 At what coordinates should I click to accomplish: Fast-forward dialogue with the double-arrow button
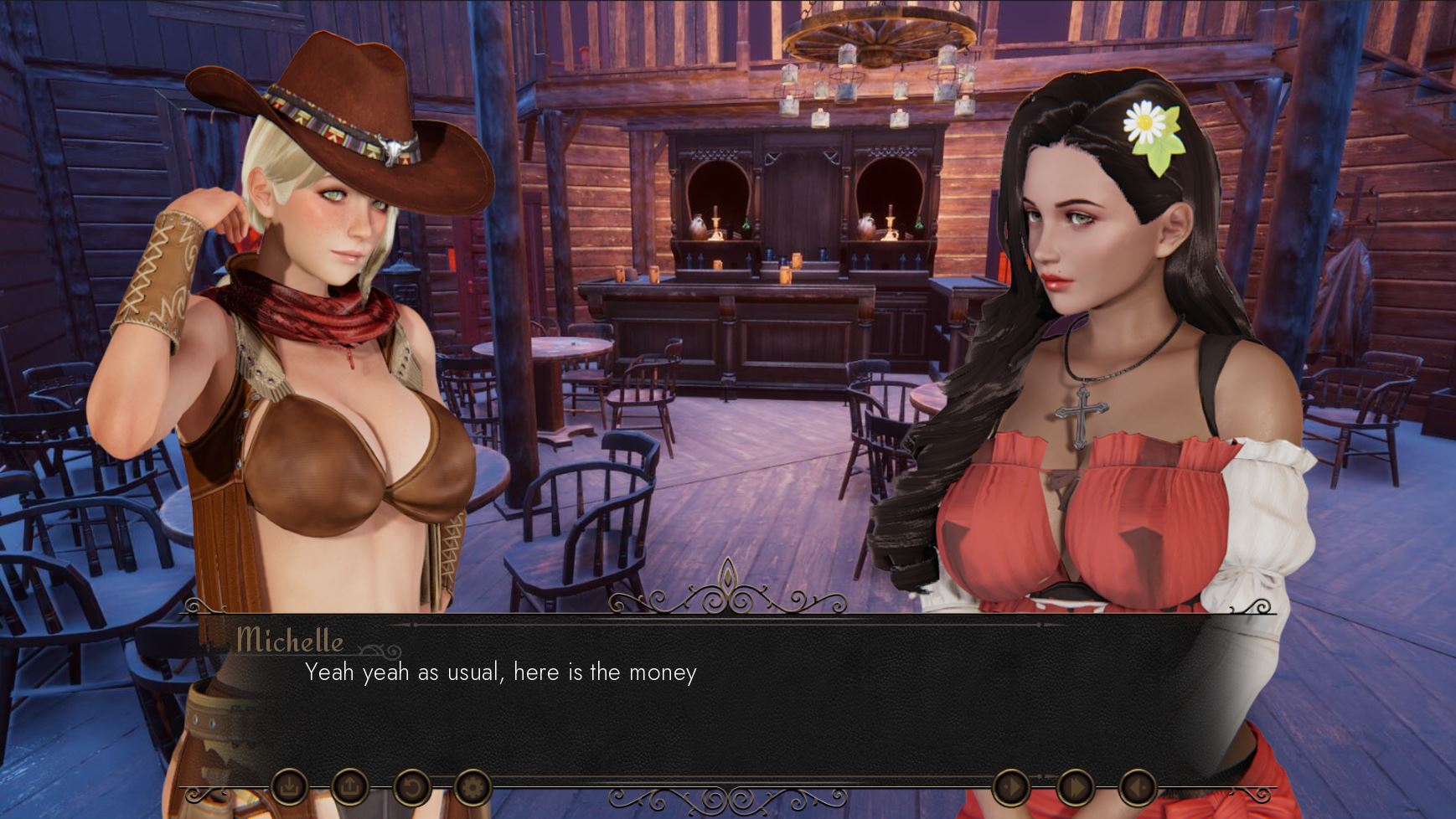1075,788
